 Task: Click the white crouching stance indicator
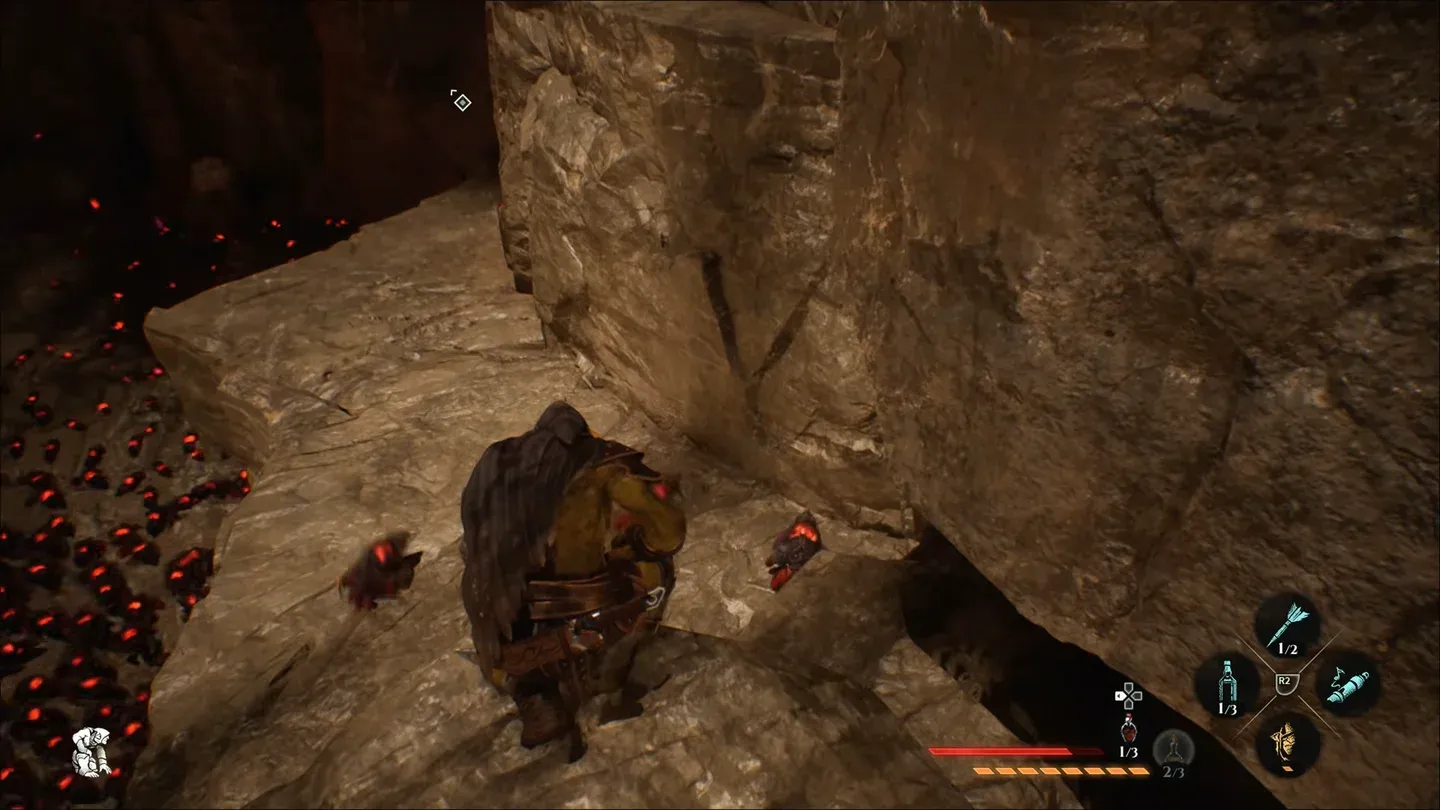point(90,753)
